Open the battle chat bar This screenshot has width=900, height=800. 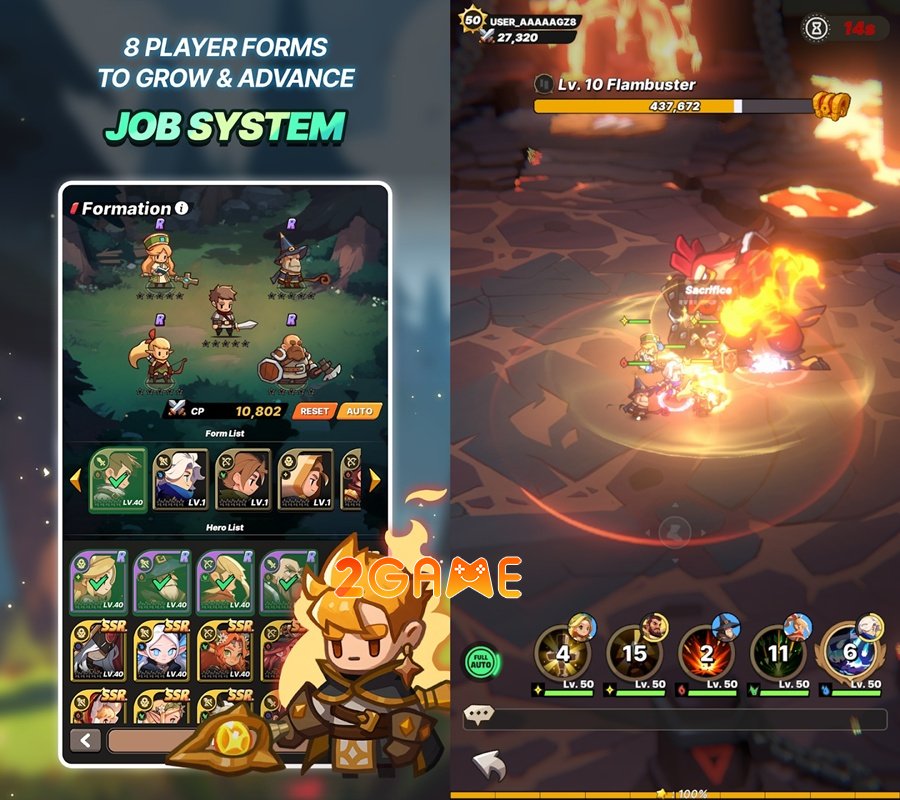(675, 719)
